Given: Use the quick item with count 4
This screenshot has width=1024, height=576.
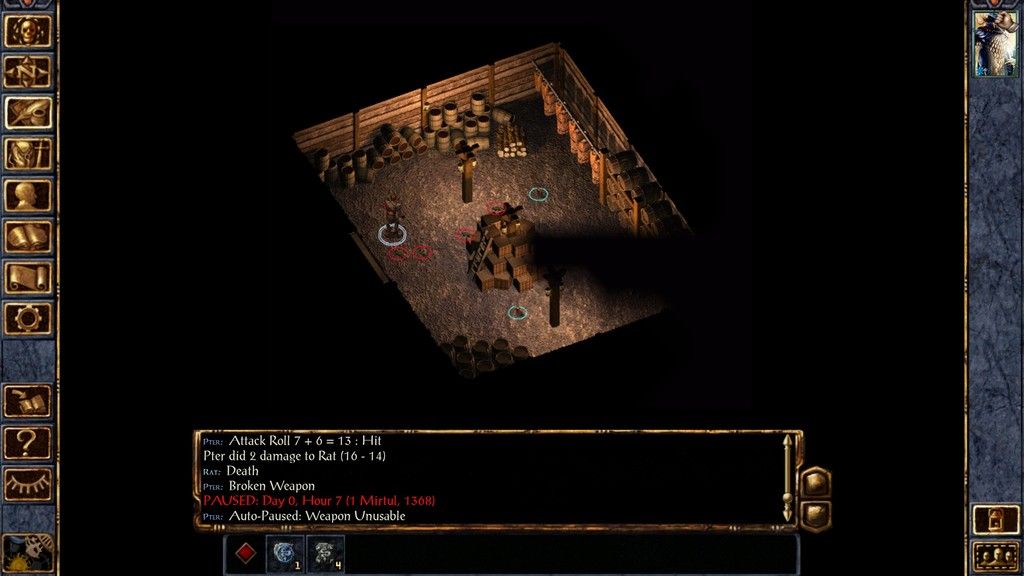Looking at the screenshot, I should coord(325,554).
